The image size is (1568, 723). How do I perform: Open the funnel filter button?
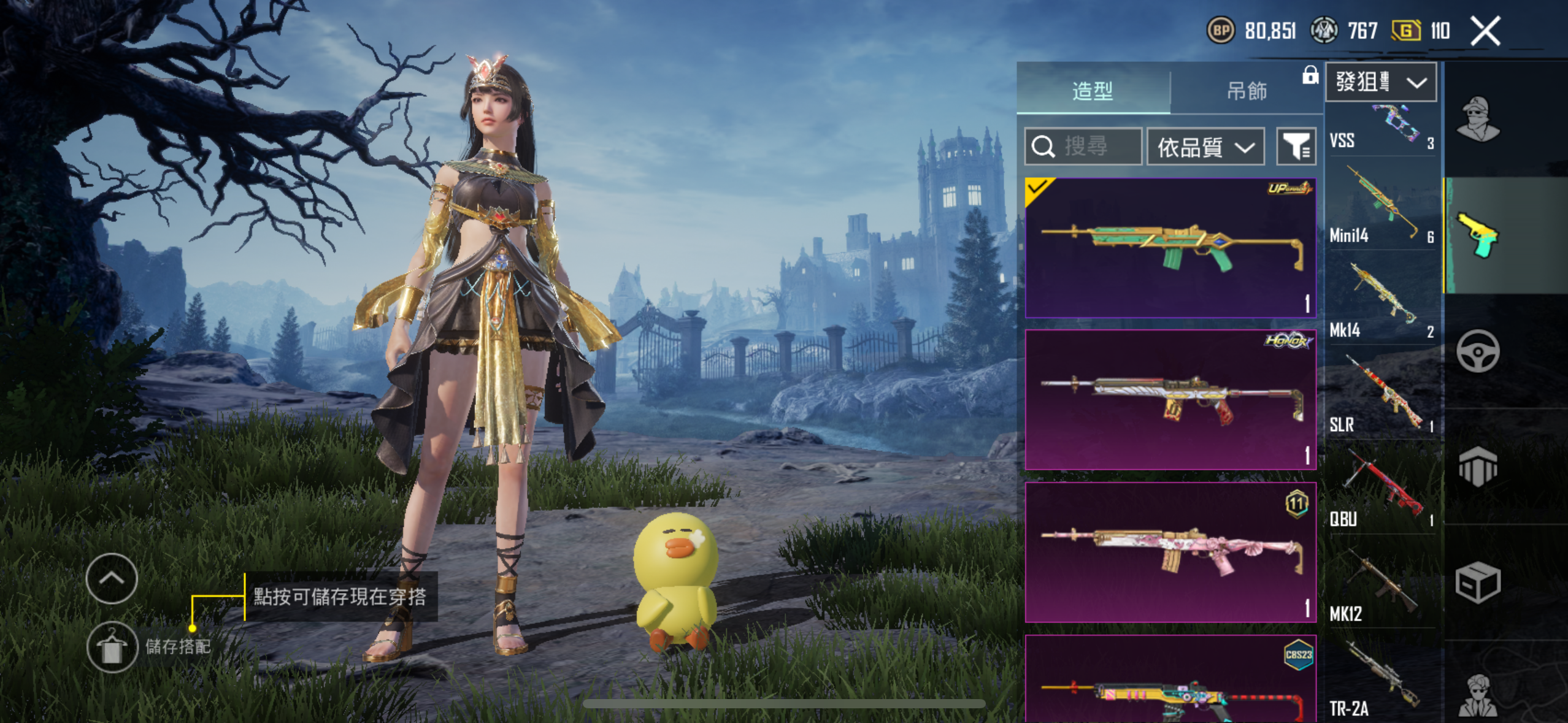1296,147
